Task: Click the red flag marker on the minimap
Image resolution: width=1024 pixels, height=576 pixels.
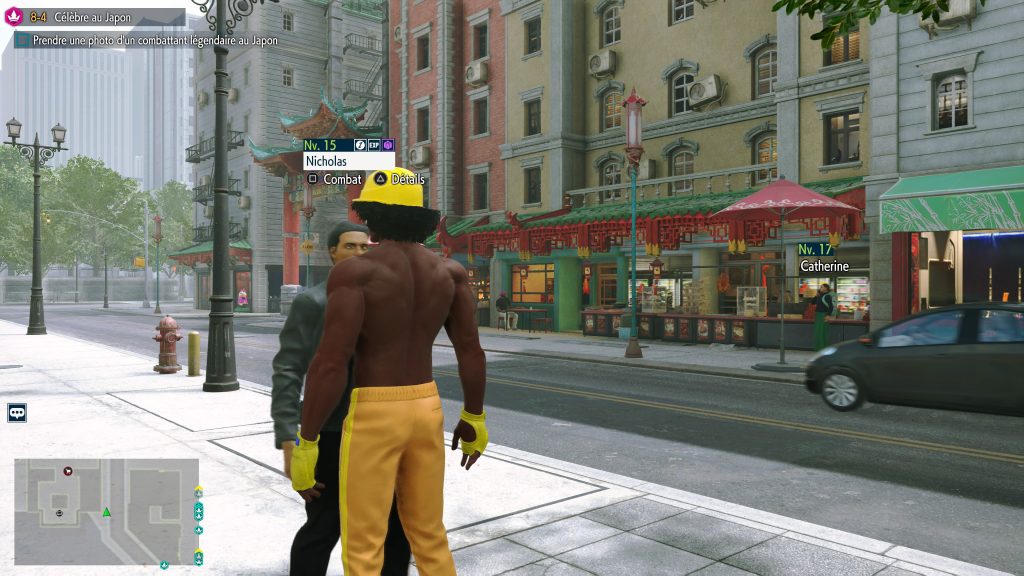Action: coord(67,470)
